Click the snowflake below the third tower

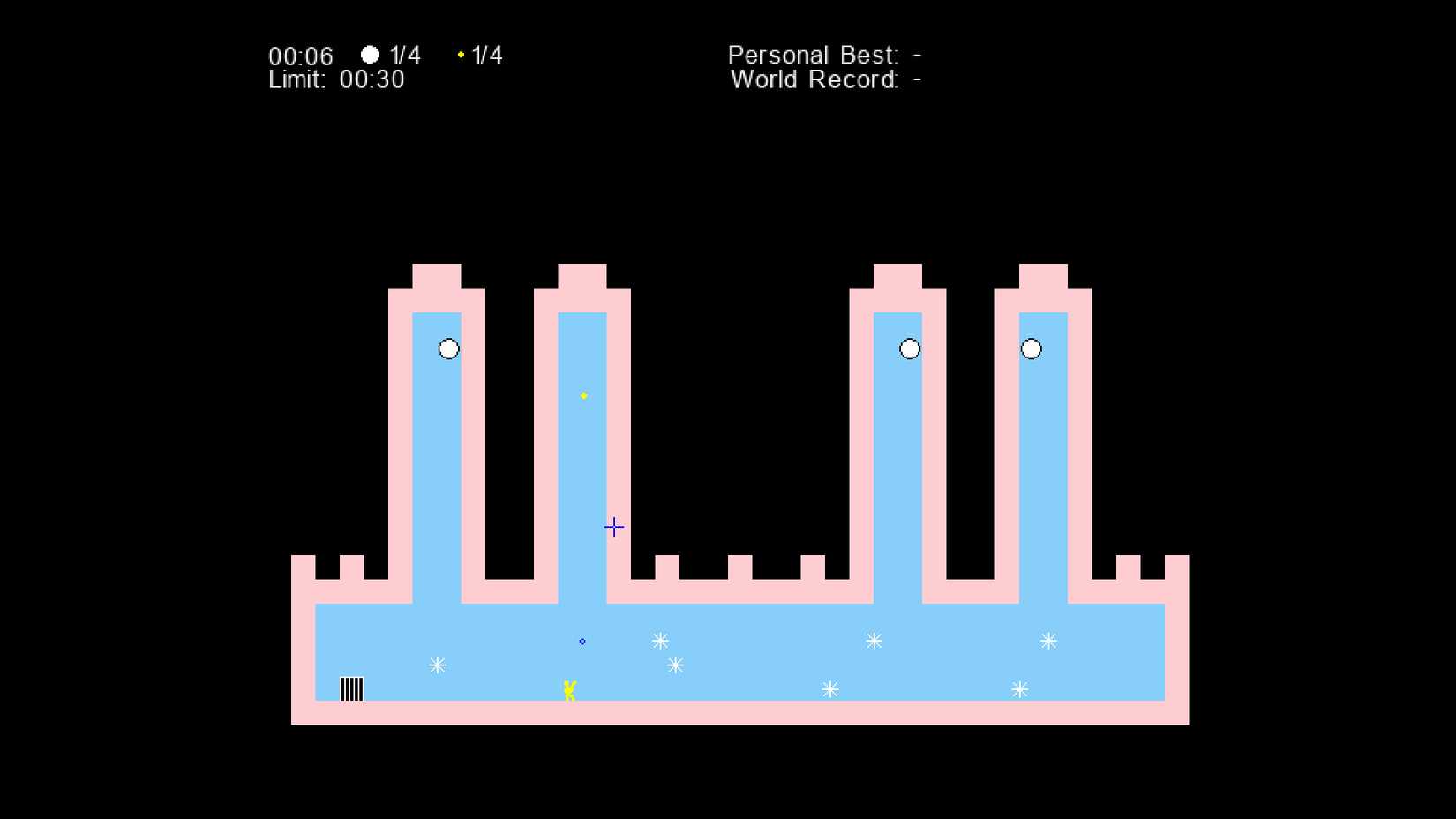[x=873, y=641]
